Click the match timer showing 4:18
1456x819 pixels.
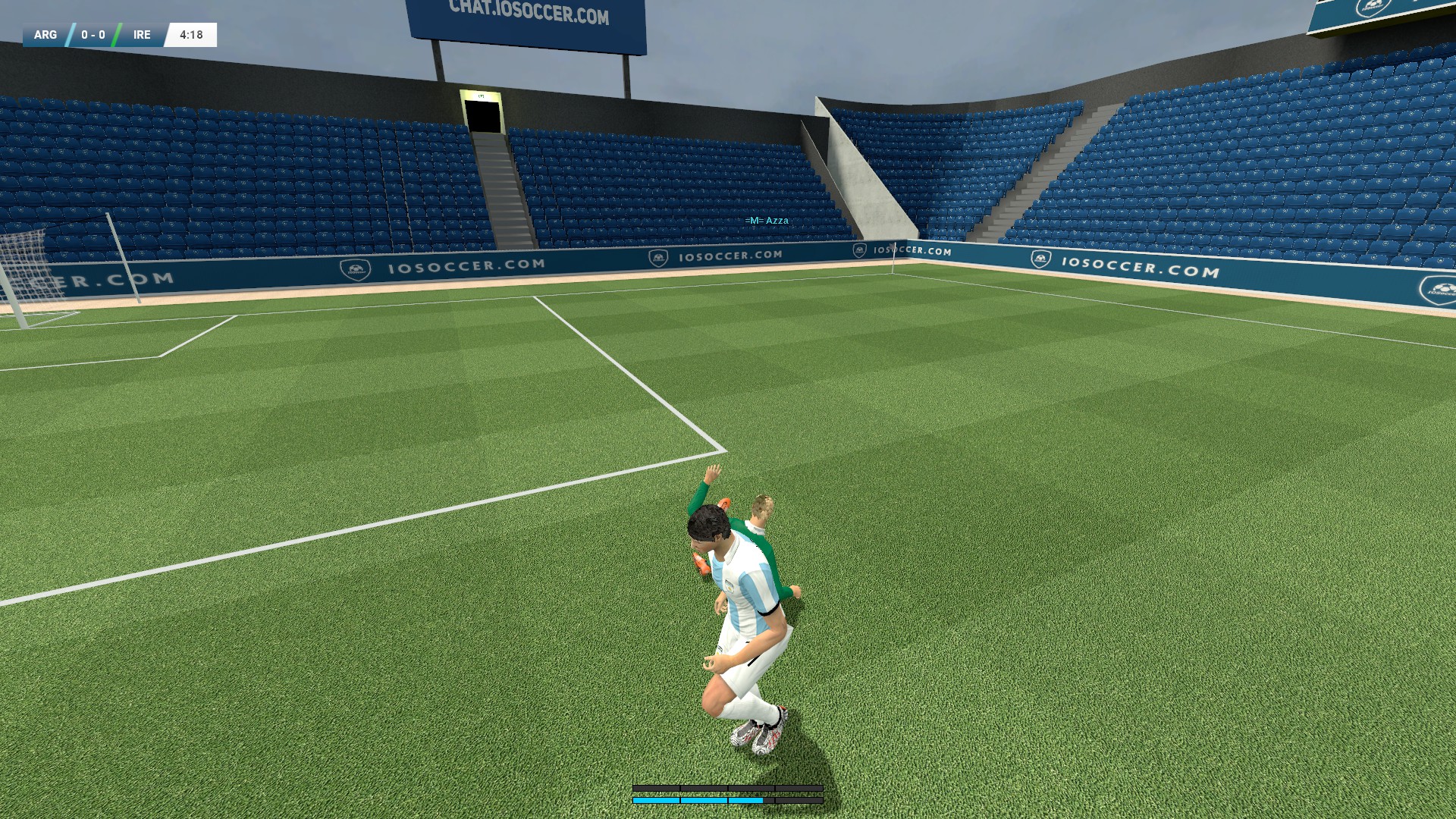(190, 34)
